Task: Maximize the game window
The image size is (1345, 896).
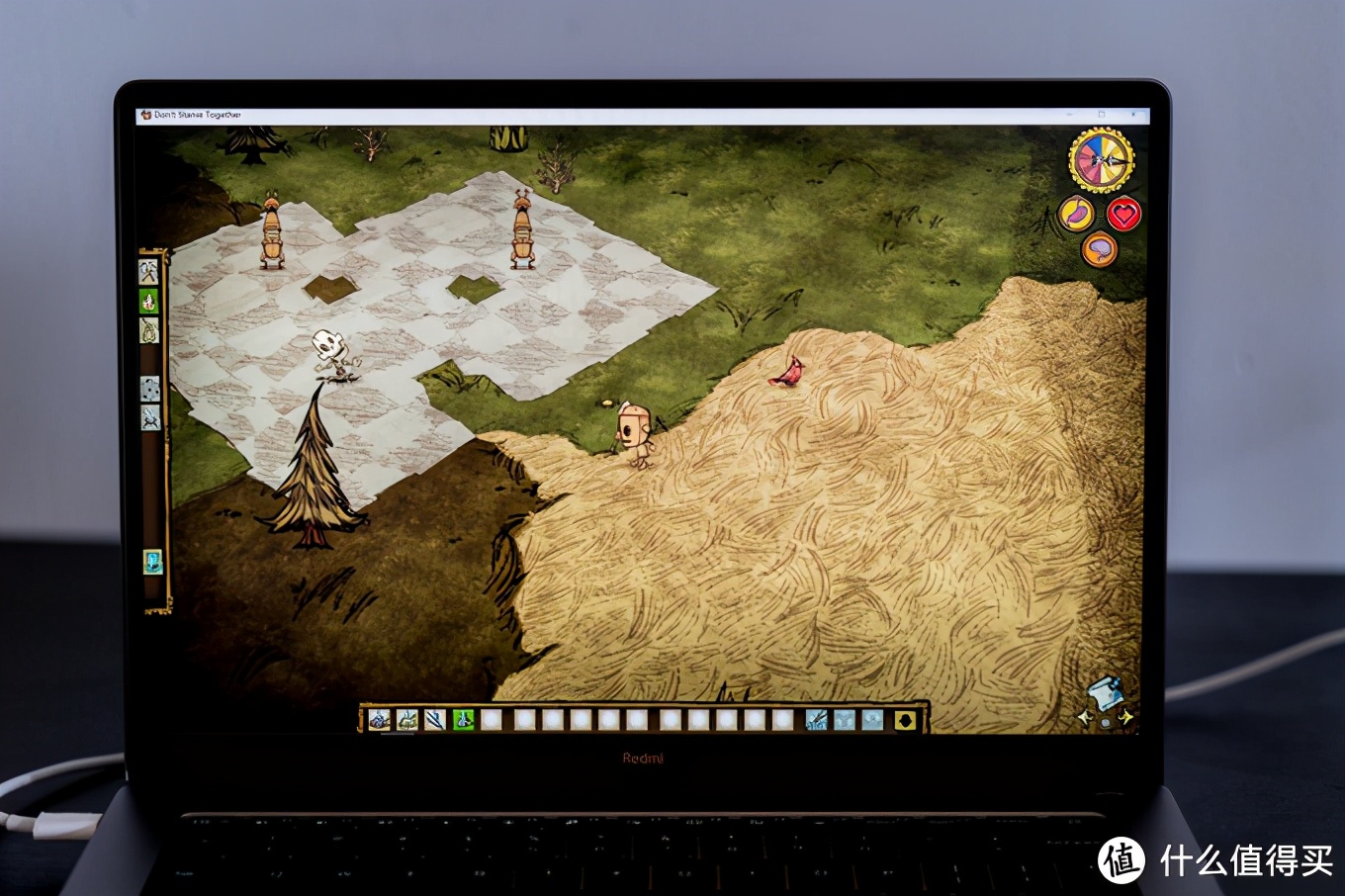Action: 1101,115
